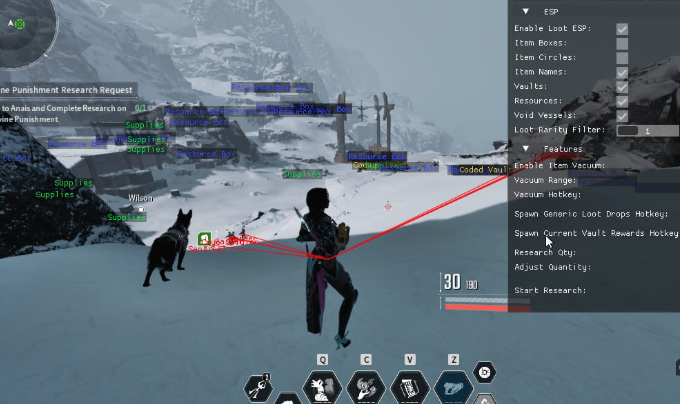Viewport: 680px width, 404px height.
Task: Open the Punishment Research Request quest tracker
Action: point(70,90)
